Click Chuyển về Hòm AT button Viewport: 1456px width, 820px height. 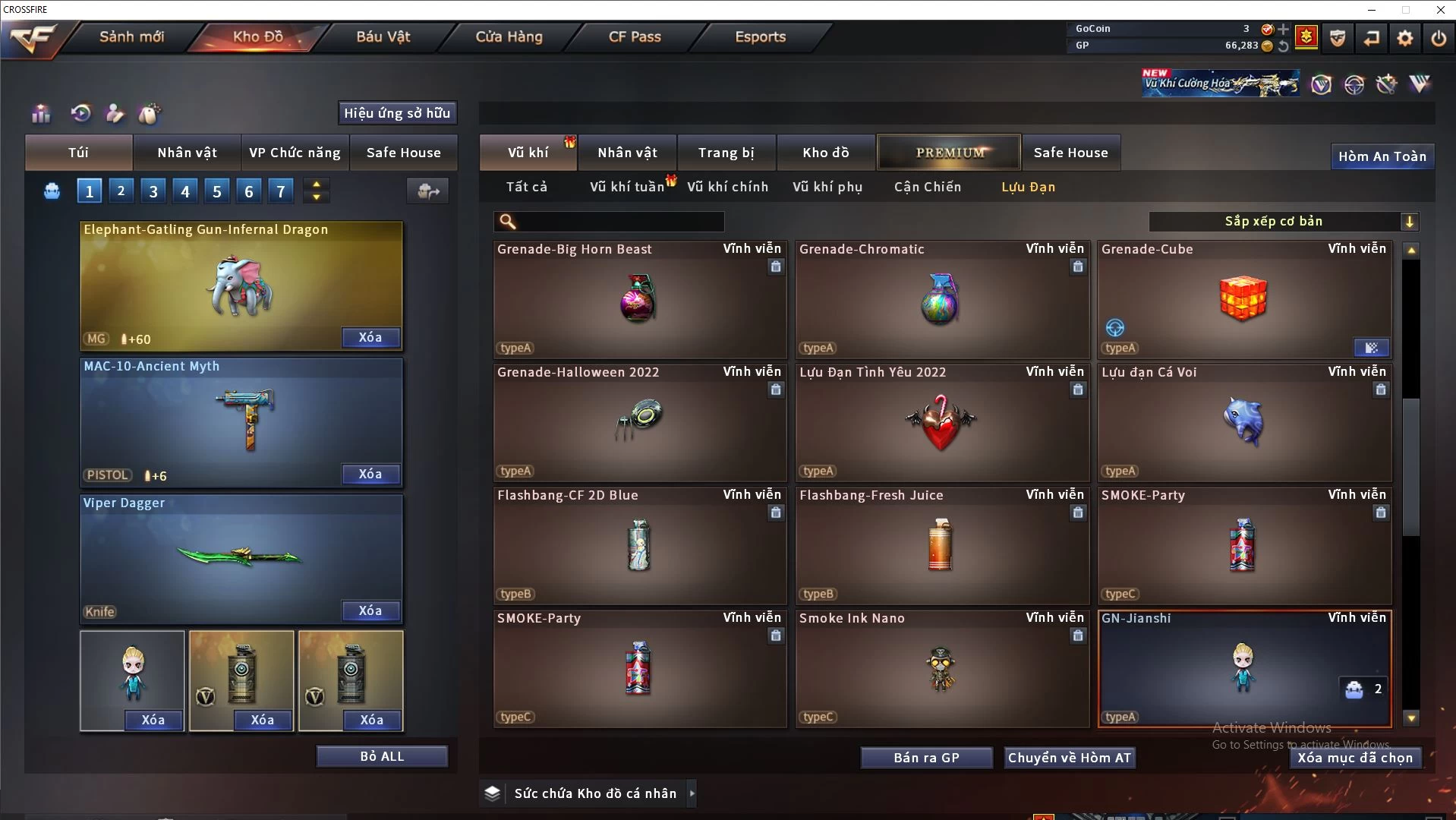coord(1069,758)
